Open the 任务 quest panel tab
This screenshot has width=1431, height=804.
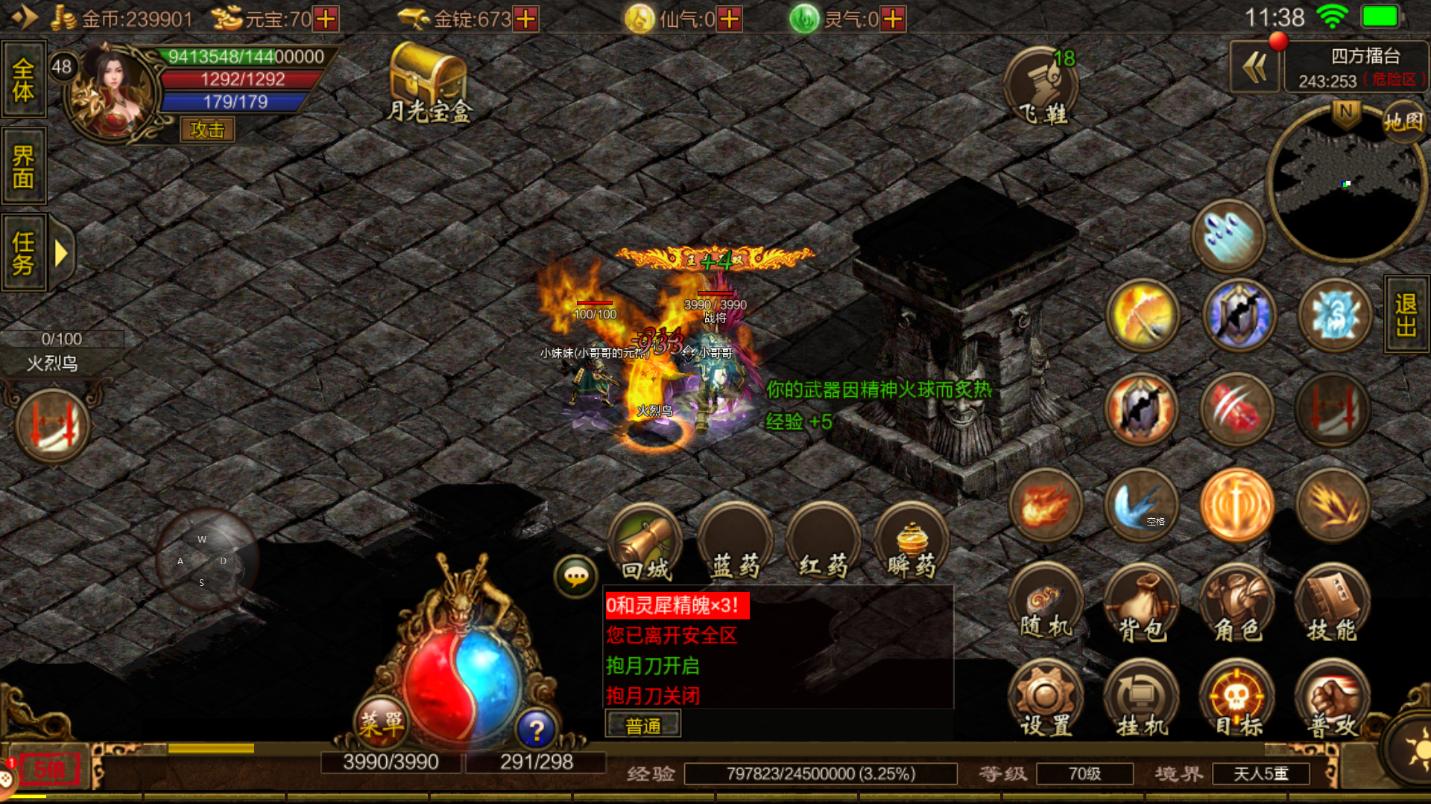tap(24, 252)
